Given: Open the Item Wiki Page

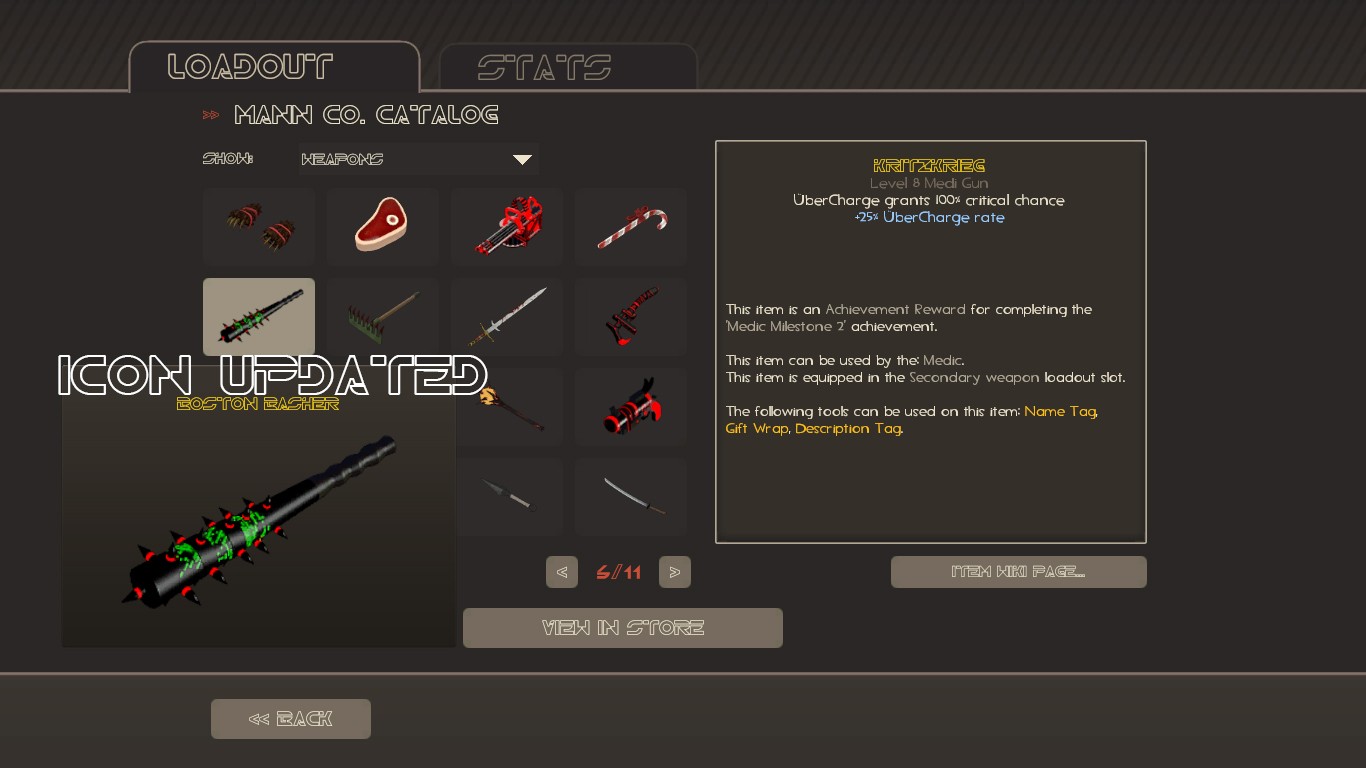Looking at the screenshot, I should (1018, 571).
